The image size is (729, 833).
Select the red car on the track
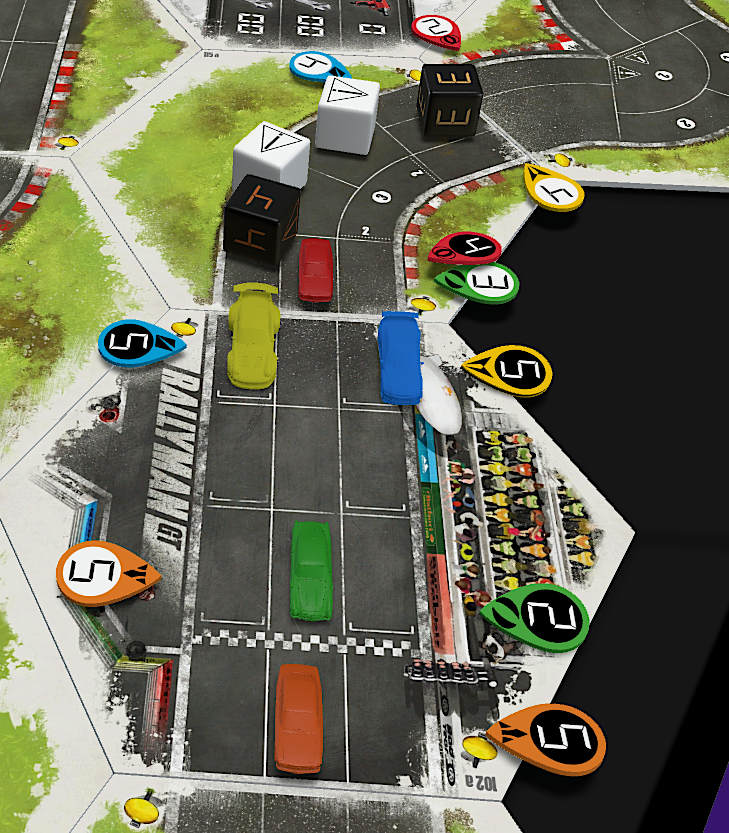316,269
